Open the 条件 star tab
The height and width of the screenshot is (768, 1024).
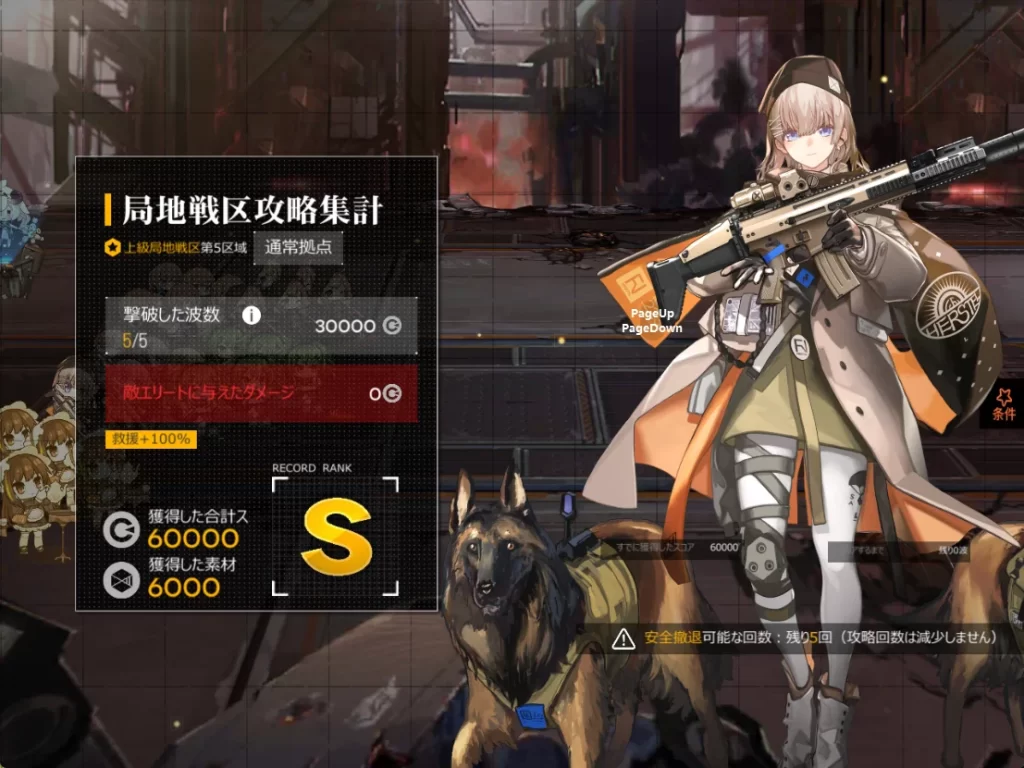(x=1004, y=406)
